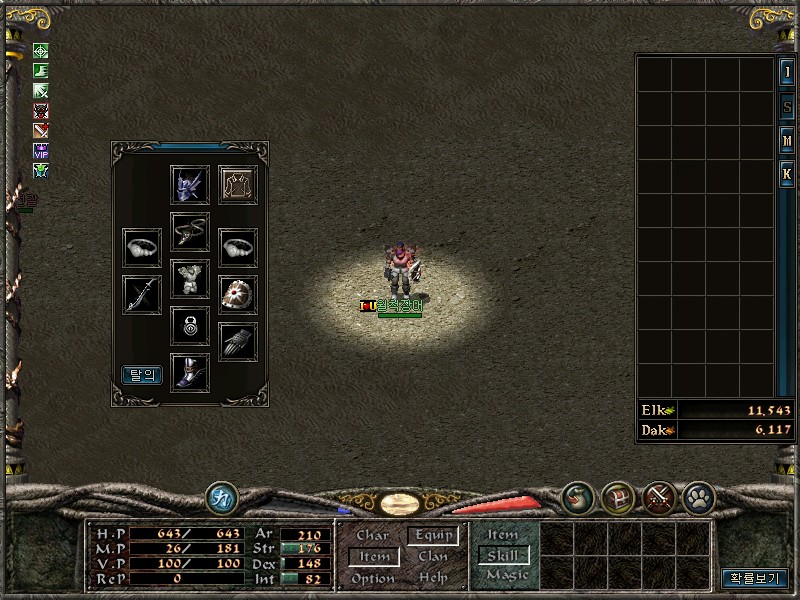800x600 pixels.
Task: Choose the round shield slot
Action: [x=239, y=295]
